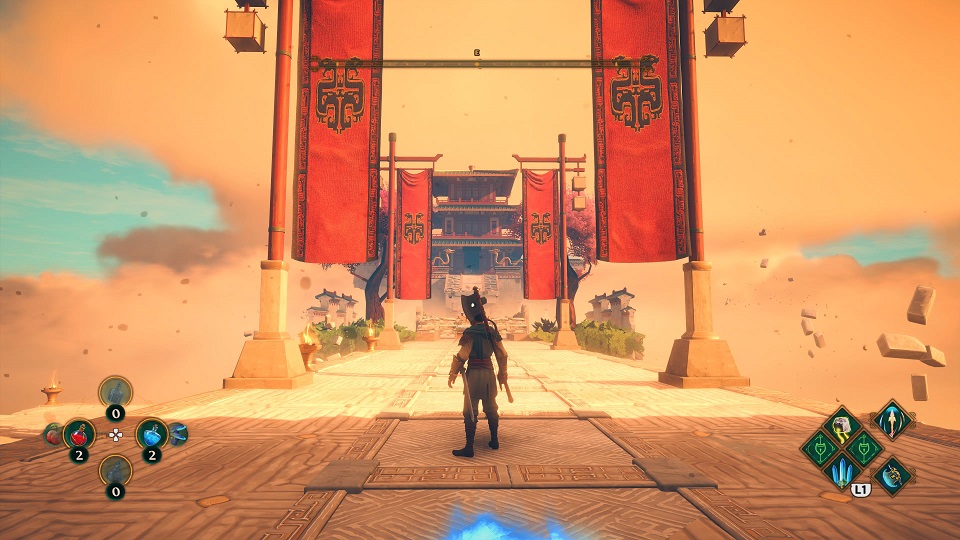Choose the blue mushroom consumable icon
Viewport: 960px width, 540px height.
[x=178, y=433]
